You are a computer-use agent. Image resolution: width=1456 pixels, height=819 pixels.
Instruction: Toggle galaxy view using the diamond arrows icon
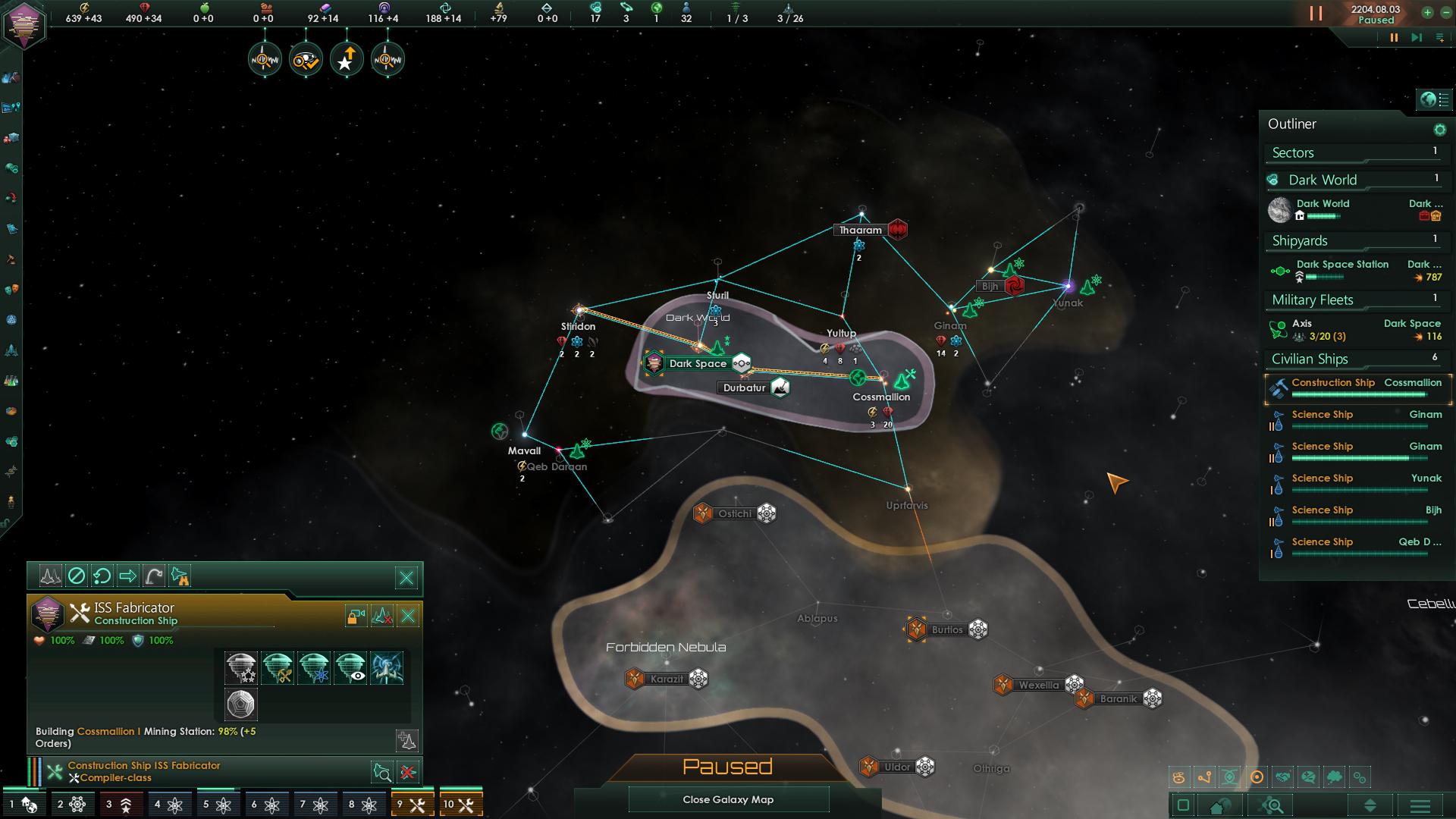pyautogui.click(x=1370, y=805)
